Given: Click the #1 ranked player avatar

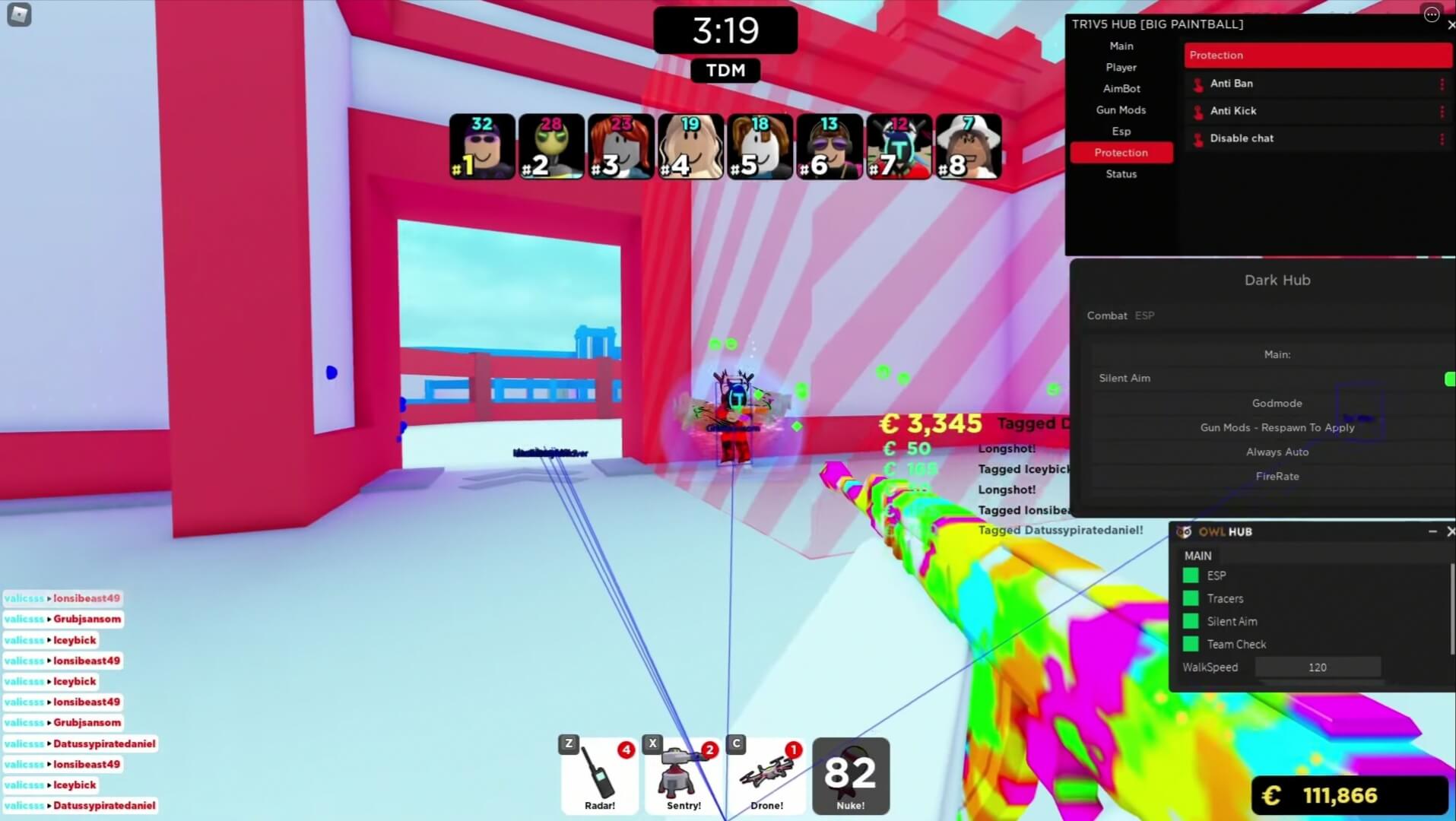Looking at the screenshot, I should (481, 146).
